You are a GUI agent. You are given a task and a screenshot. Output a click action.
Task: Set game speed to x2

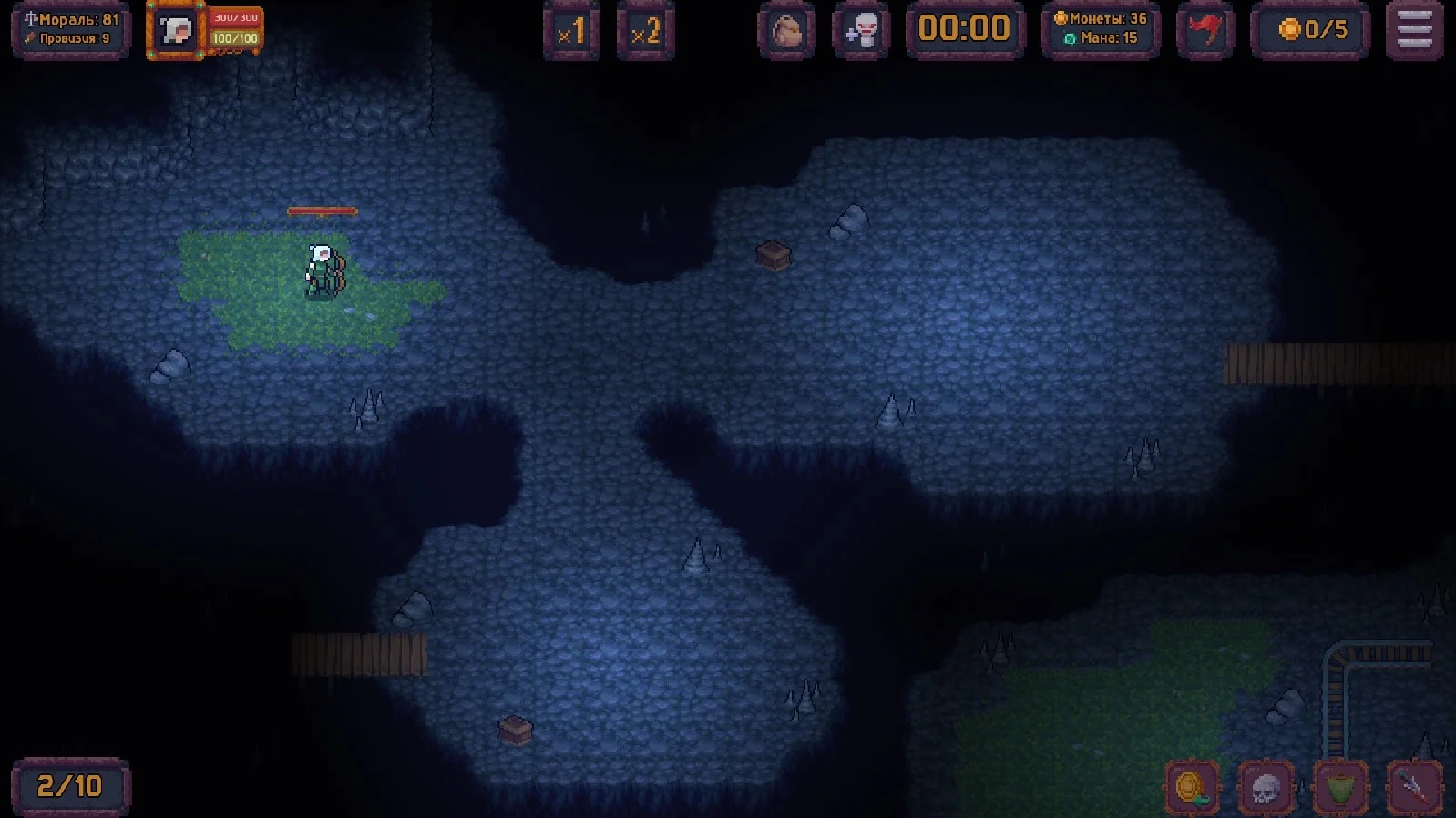[645, 32]
